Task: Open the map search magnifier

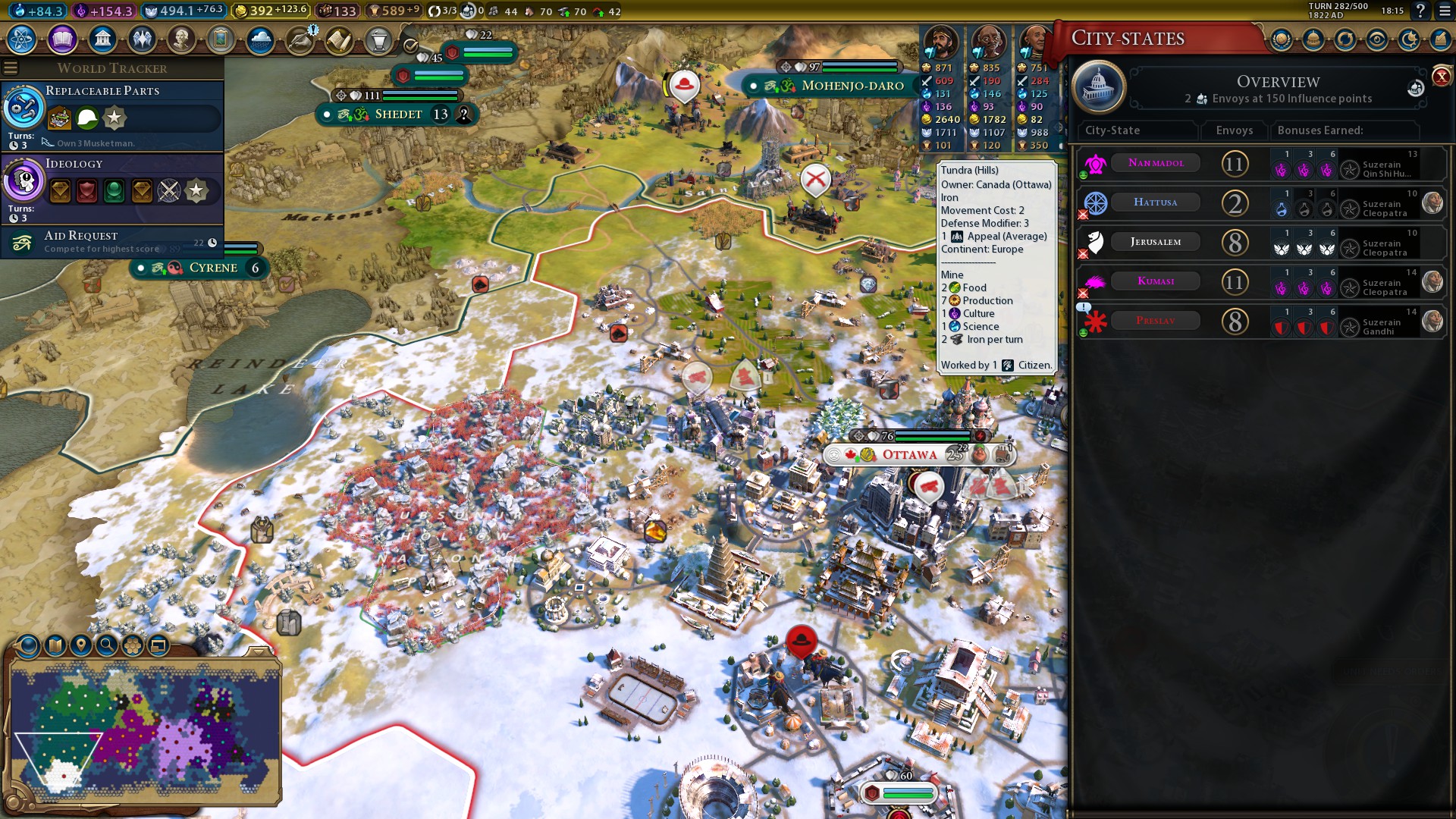Action: (x=107, y=645)
